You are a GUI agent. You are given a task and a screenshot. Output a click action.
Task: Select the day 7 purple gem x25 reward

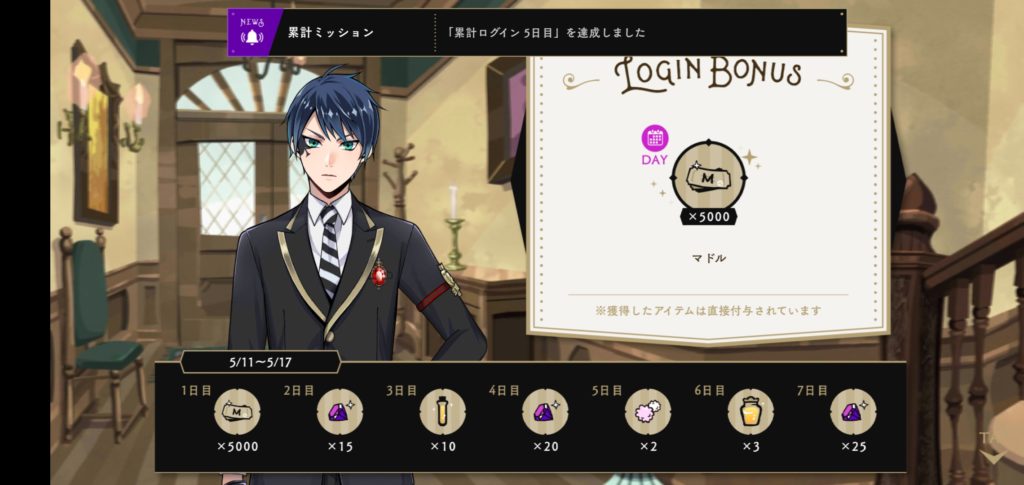[853, 411]
